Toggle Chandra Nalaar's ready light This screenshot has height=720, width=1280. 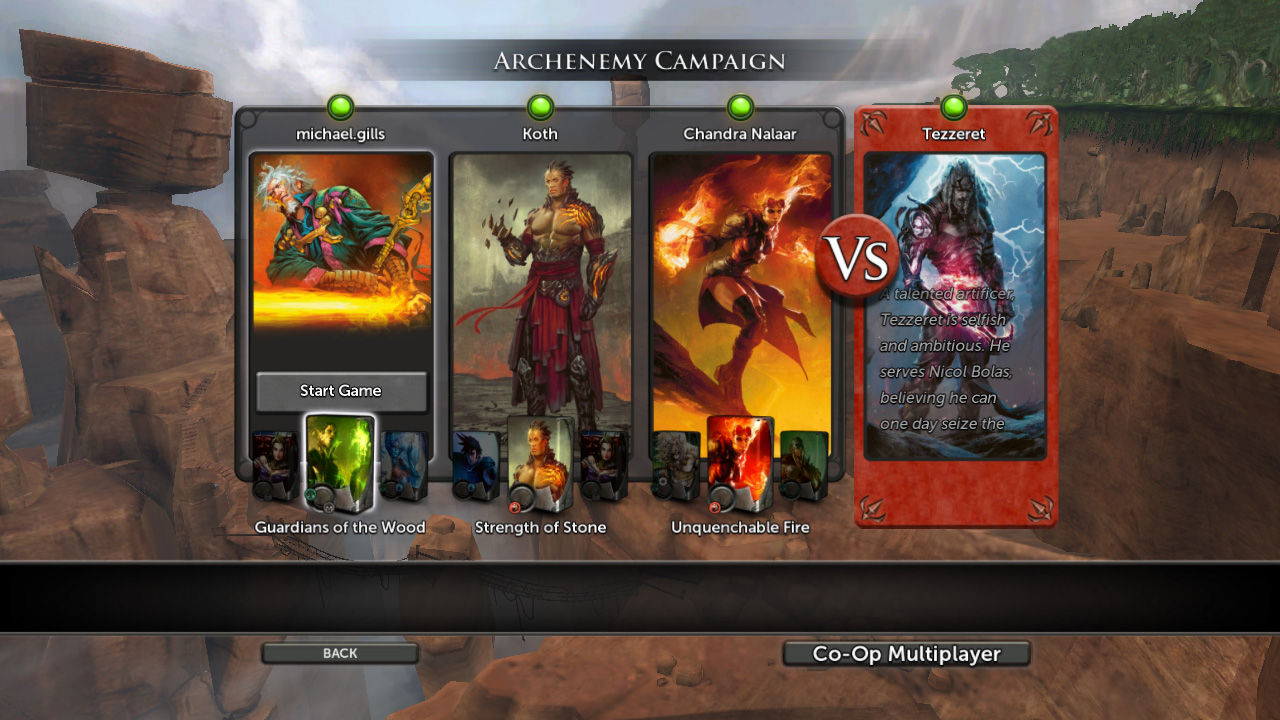pos(740,104)
